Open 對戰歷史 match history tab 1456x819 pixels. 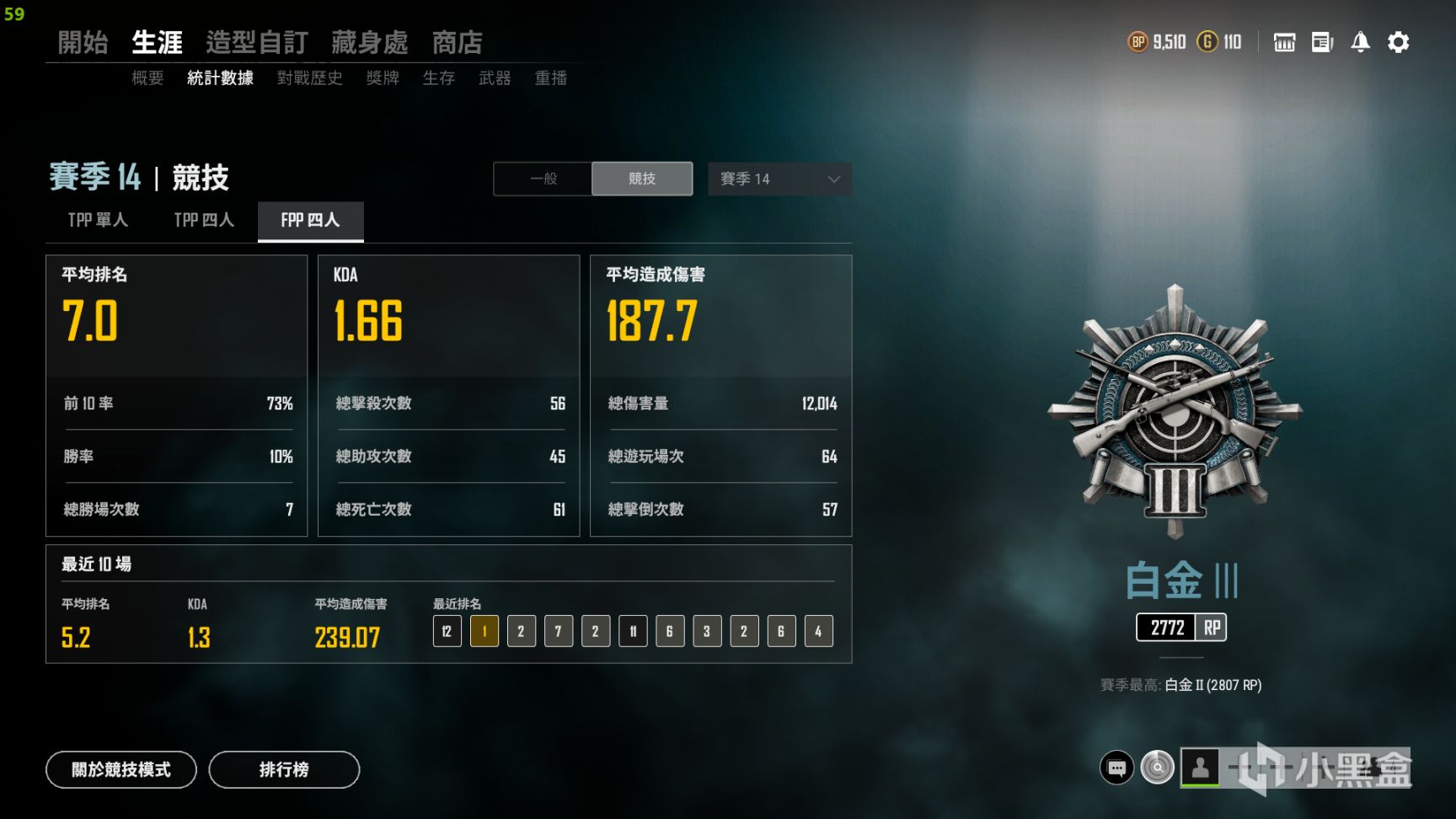tap(309, 78)
